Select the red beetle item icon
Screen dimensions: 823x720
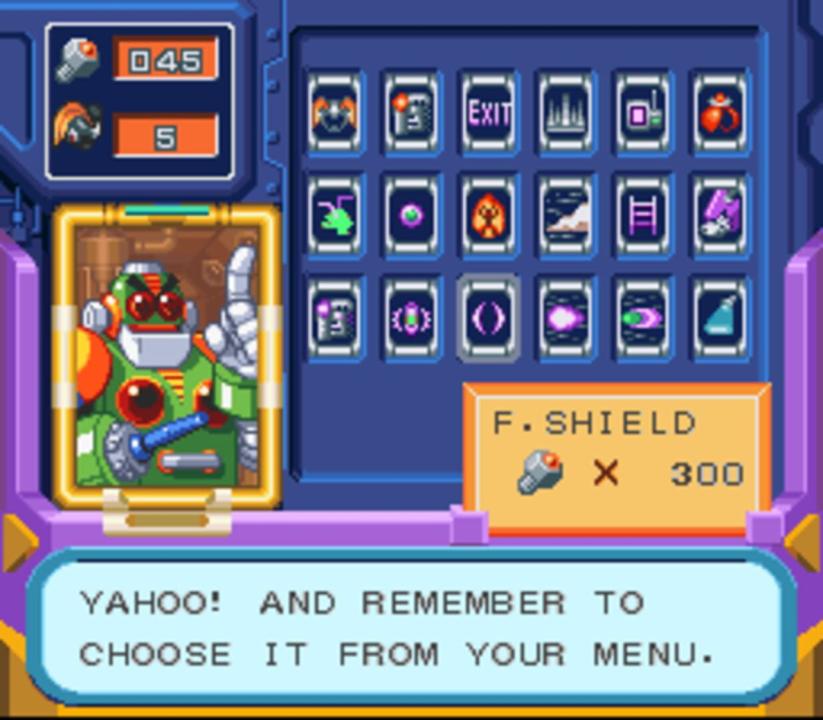720,113
